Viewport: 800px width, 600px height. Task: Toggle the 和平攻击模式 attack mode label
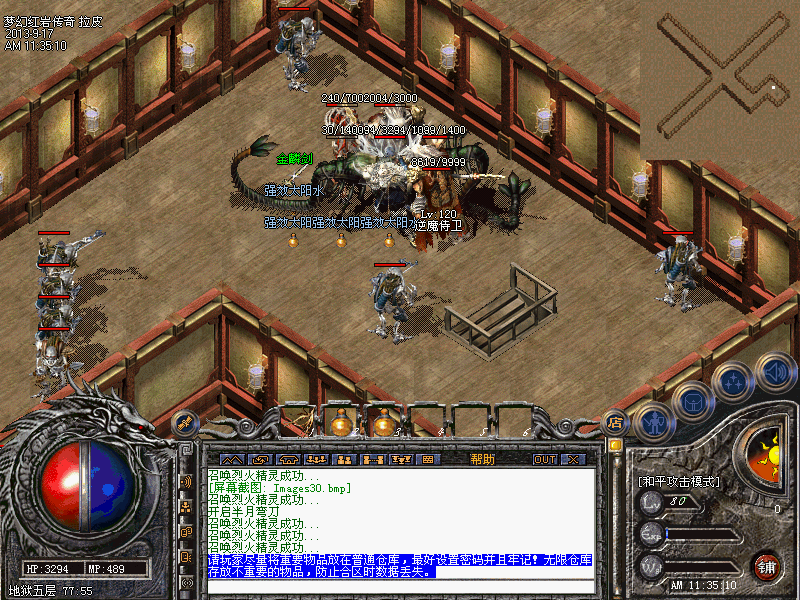coord(679,481)
